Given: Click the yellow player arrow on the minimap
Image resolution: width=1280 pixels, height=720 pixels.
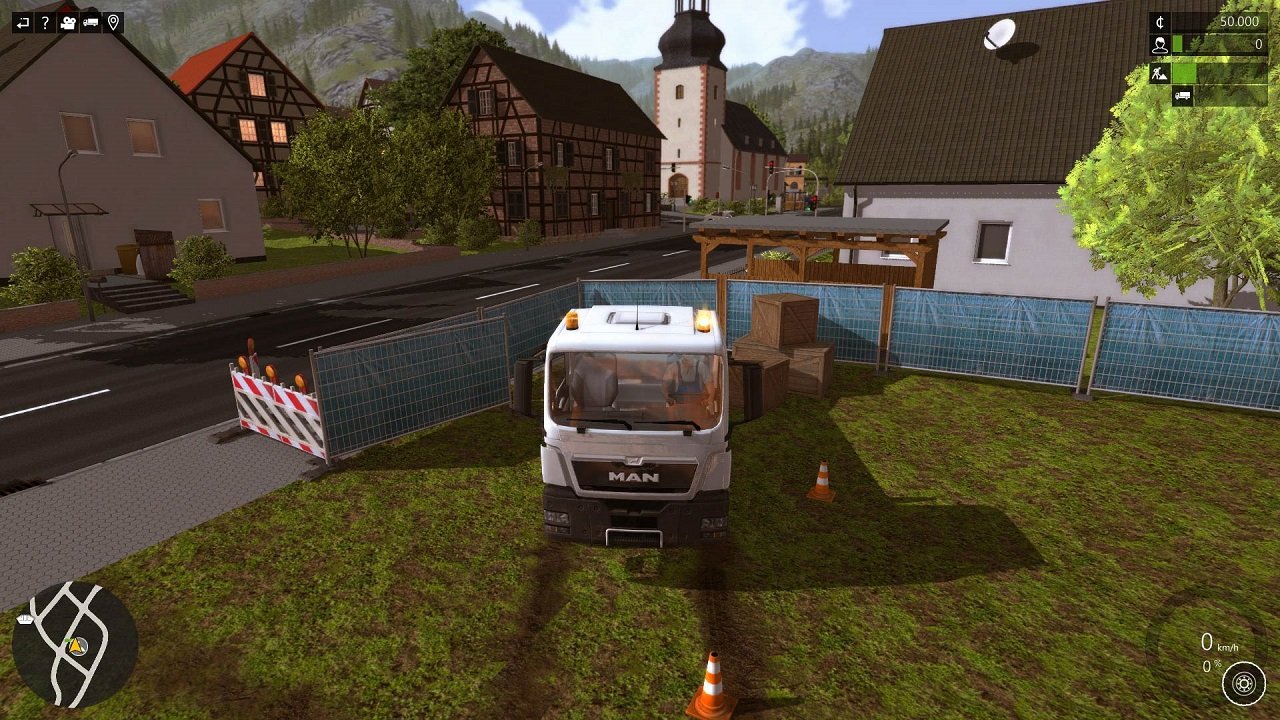Looking at the screenshot, I should pyautogui.click(x=75, y=647).
